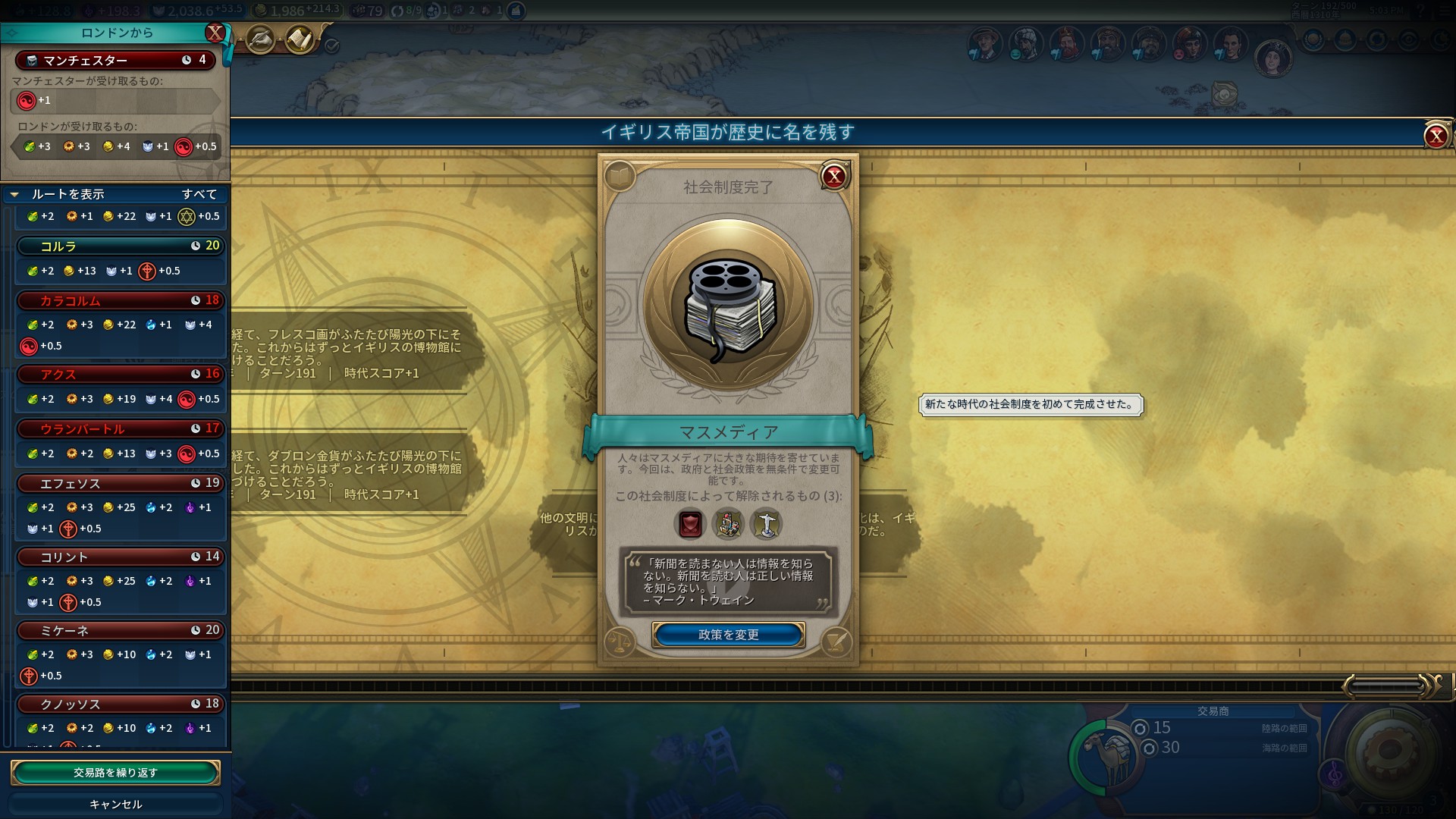Open the culture civic button at top

(x=300, y=39)
